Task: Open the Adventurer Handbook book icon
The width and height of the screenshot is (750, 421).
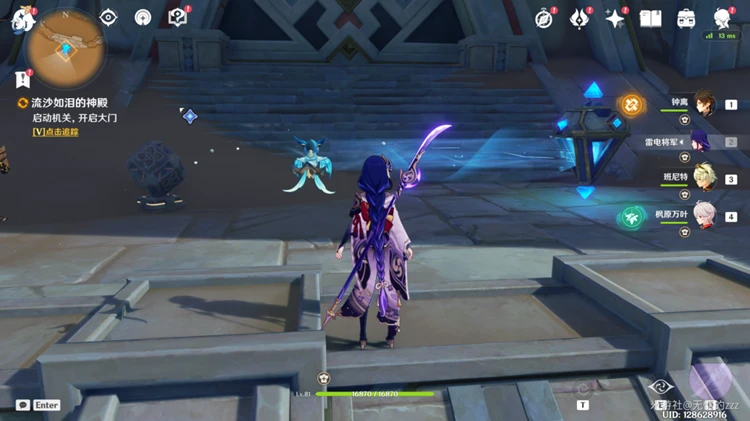Action: point(651,18)
